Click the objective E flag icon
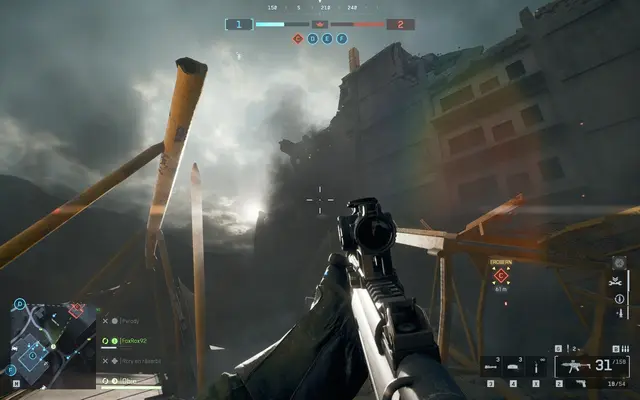The image size is (640, 400). [328, 39]
